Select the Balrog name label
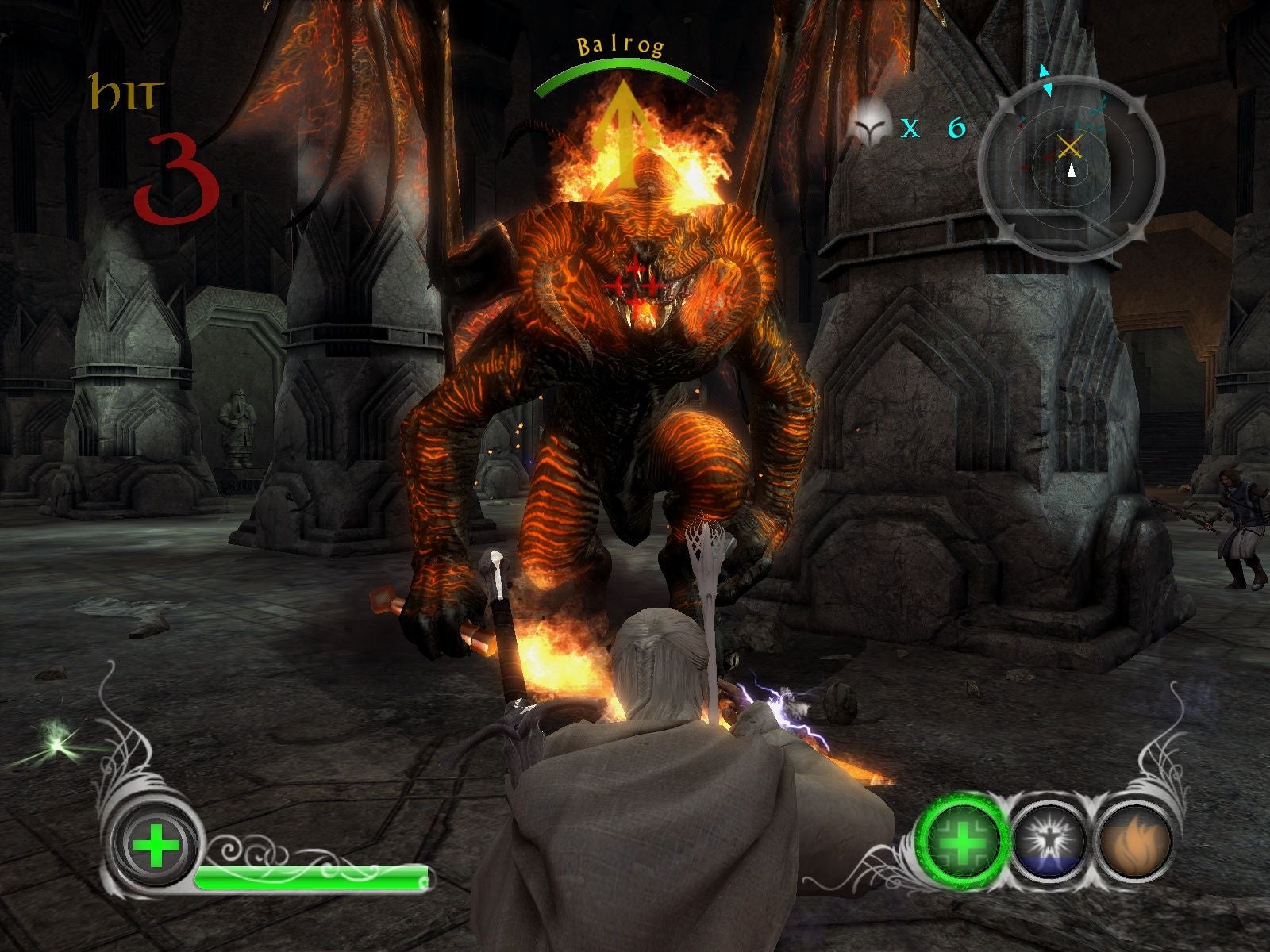 (622, 45)
